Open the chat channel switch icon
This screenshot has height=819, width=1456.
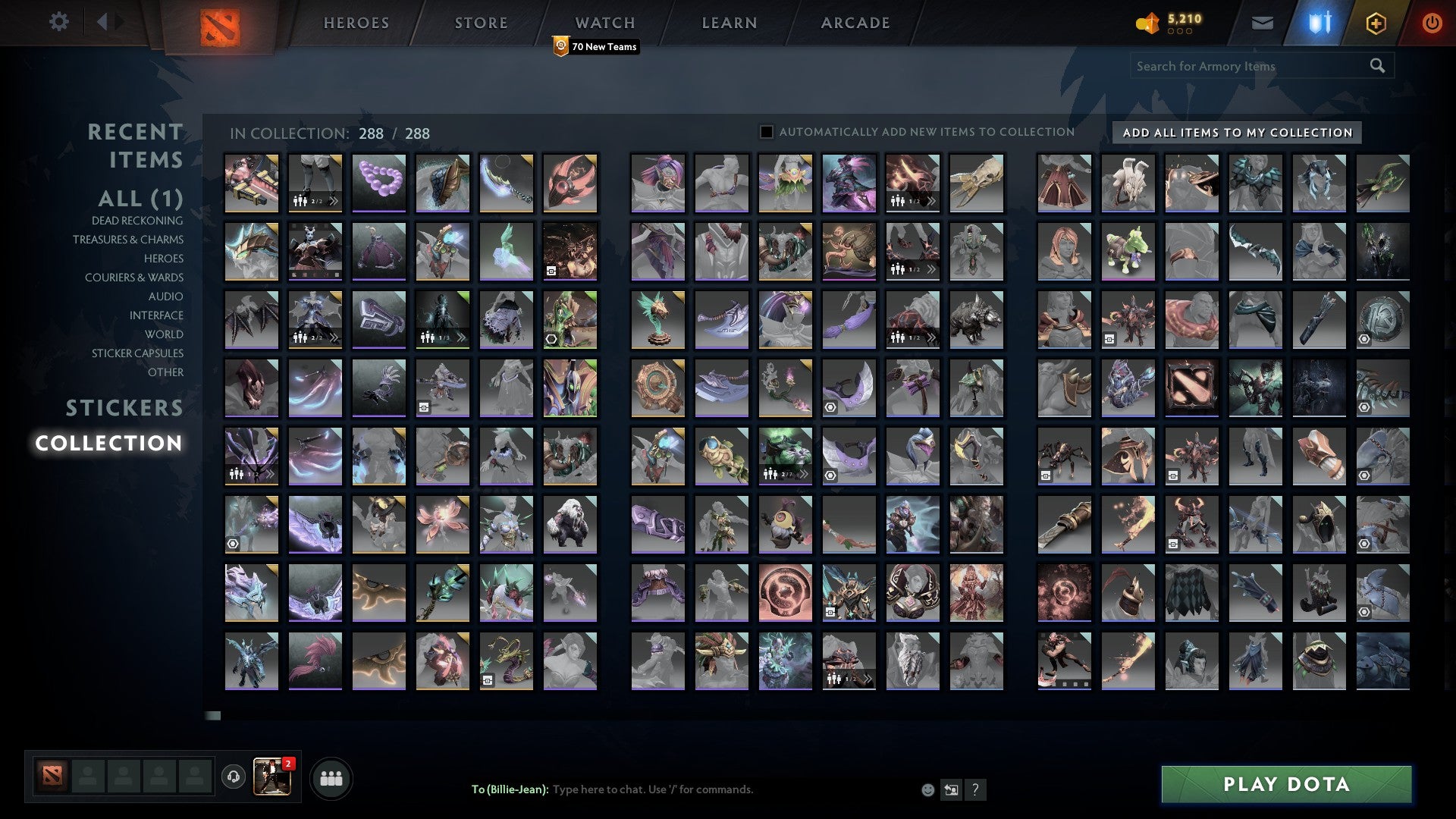click(951, 789)
